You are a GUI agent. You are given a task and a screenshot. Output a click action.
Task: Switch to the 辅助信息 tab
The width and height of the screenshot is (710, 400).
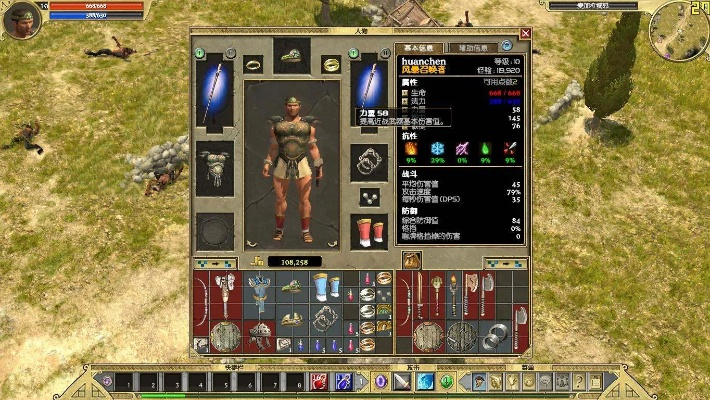tap(472, 47)
